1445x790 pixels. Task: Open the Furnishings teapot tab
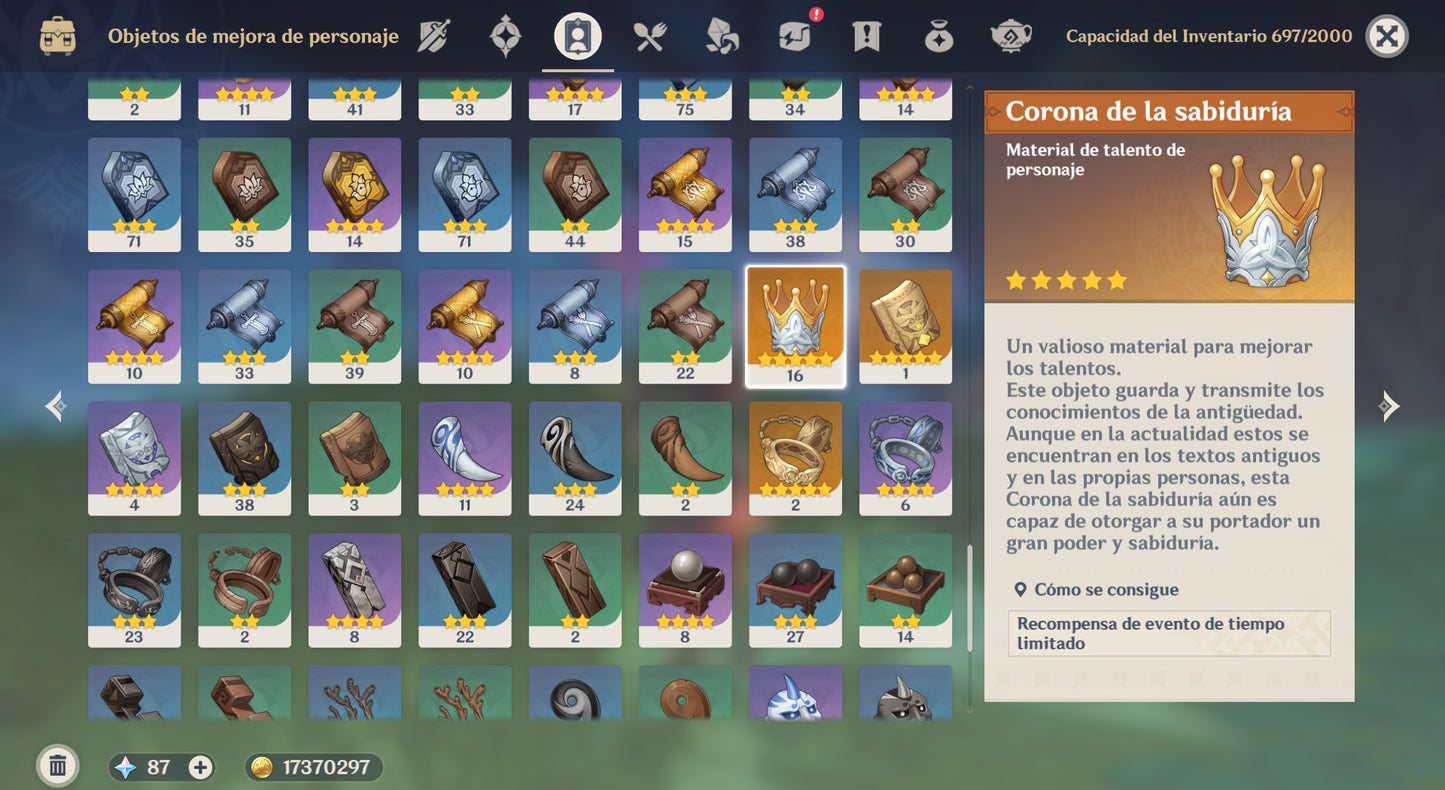(x=1010, y=37)
